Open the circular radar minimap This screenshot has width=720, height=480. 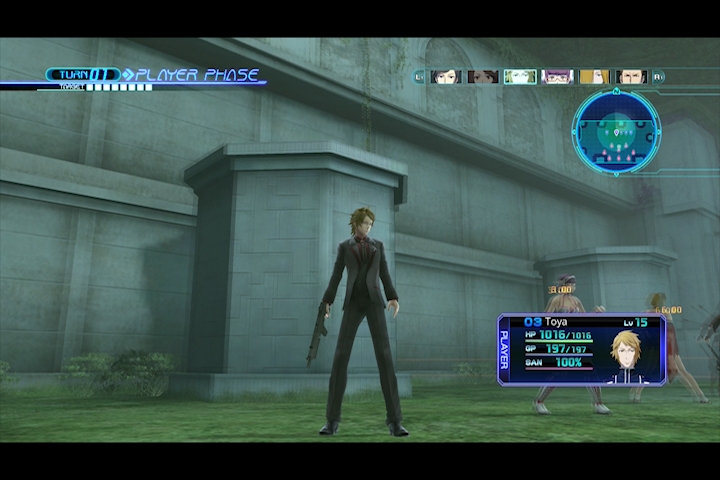[616, 131]
